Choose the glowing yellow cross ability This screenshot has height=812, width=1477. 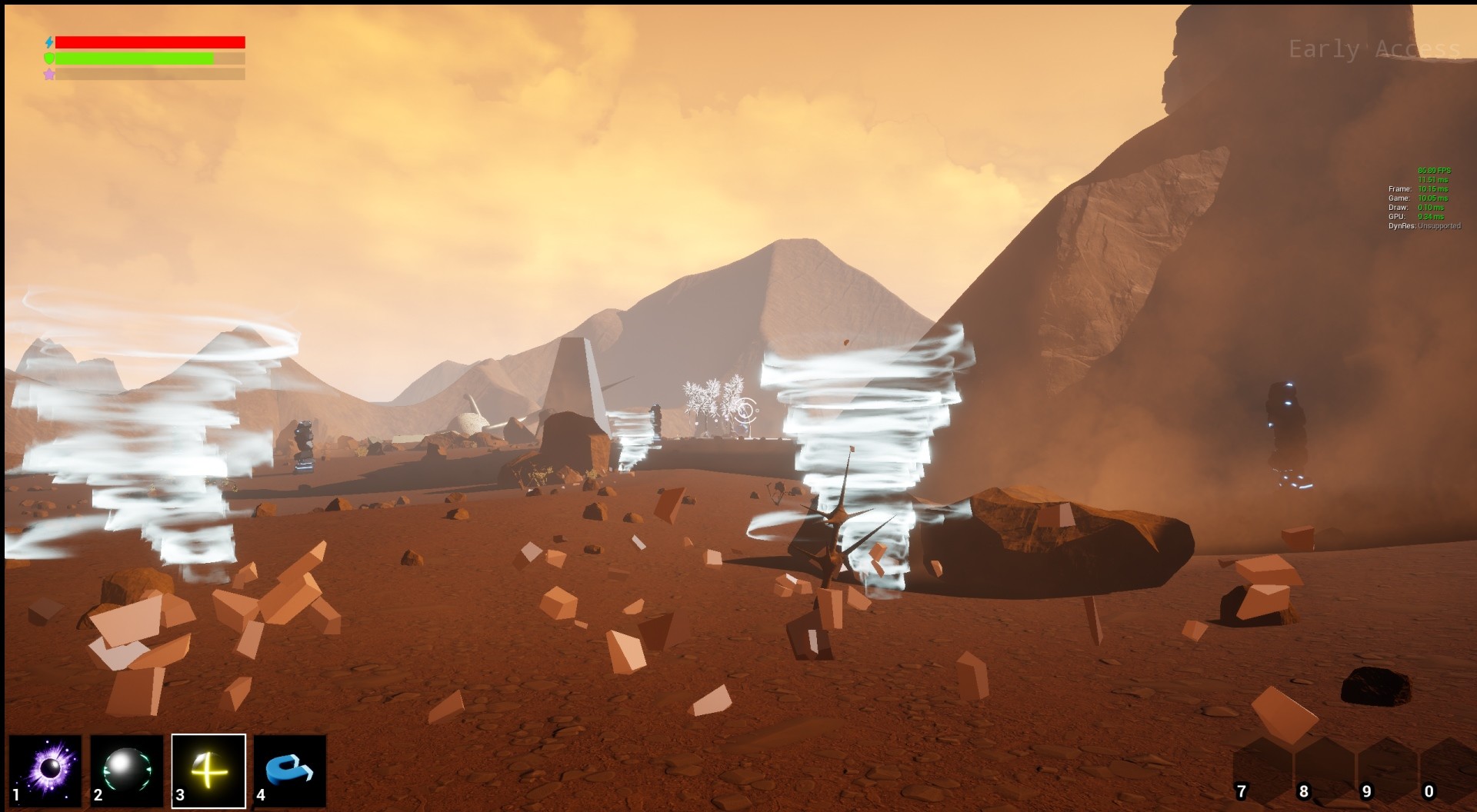pos(208,770)
